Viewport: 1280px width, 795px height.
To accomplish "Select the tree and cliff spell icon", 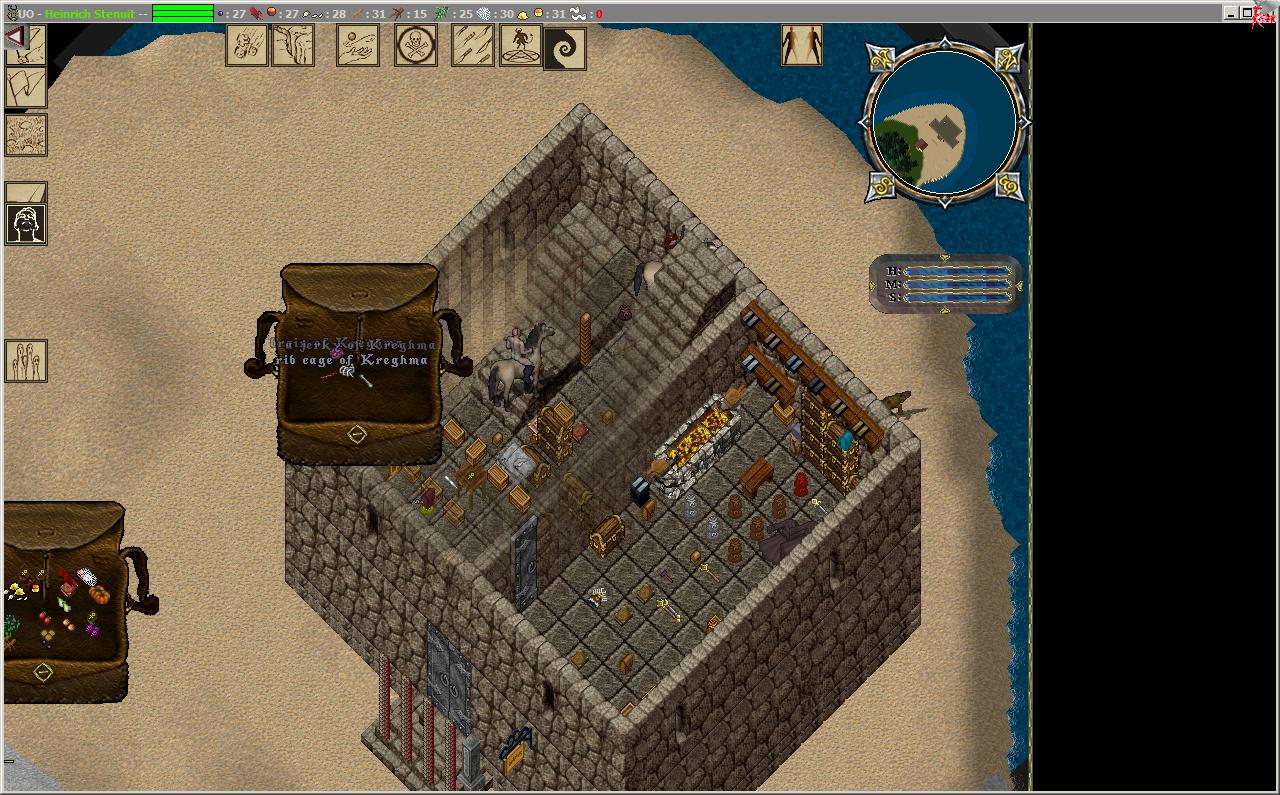I will pos(293,45).
